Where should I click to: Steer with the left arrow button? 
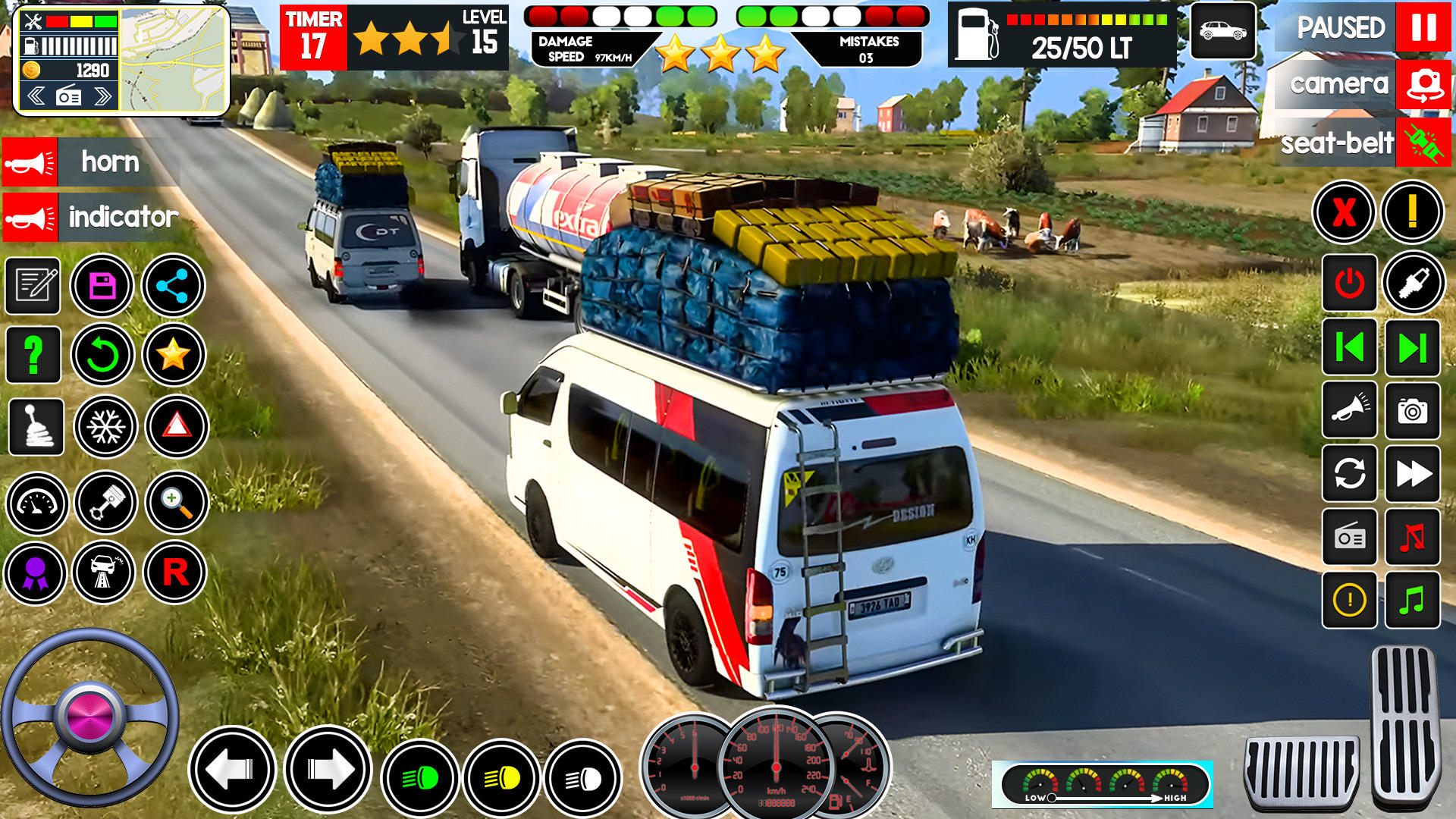click(232, 770)
